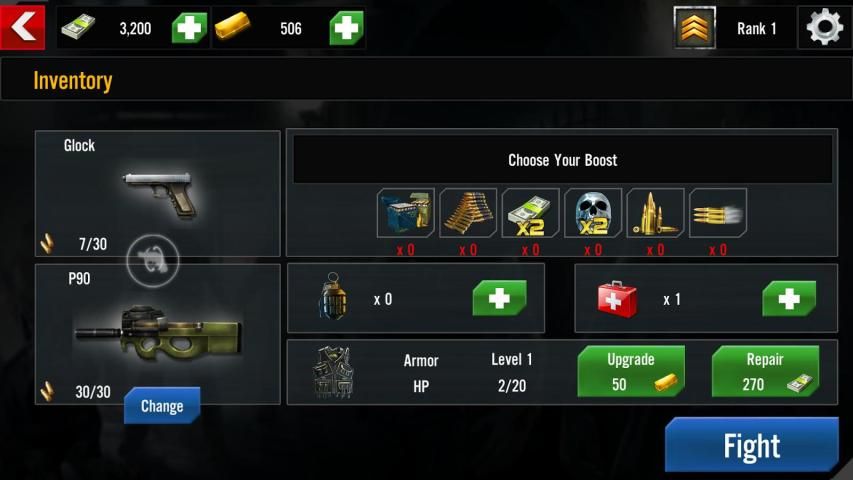Open the settings gear menu

[x=824, y=28]
